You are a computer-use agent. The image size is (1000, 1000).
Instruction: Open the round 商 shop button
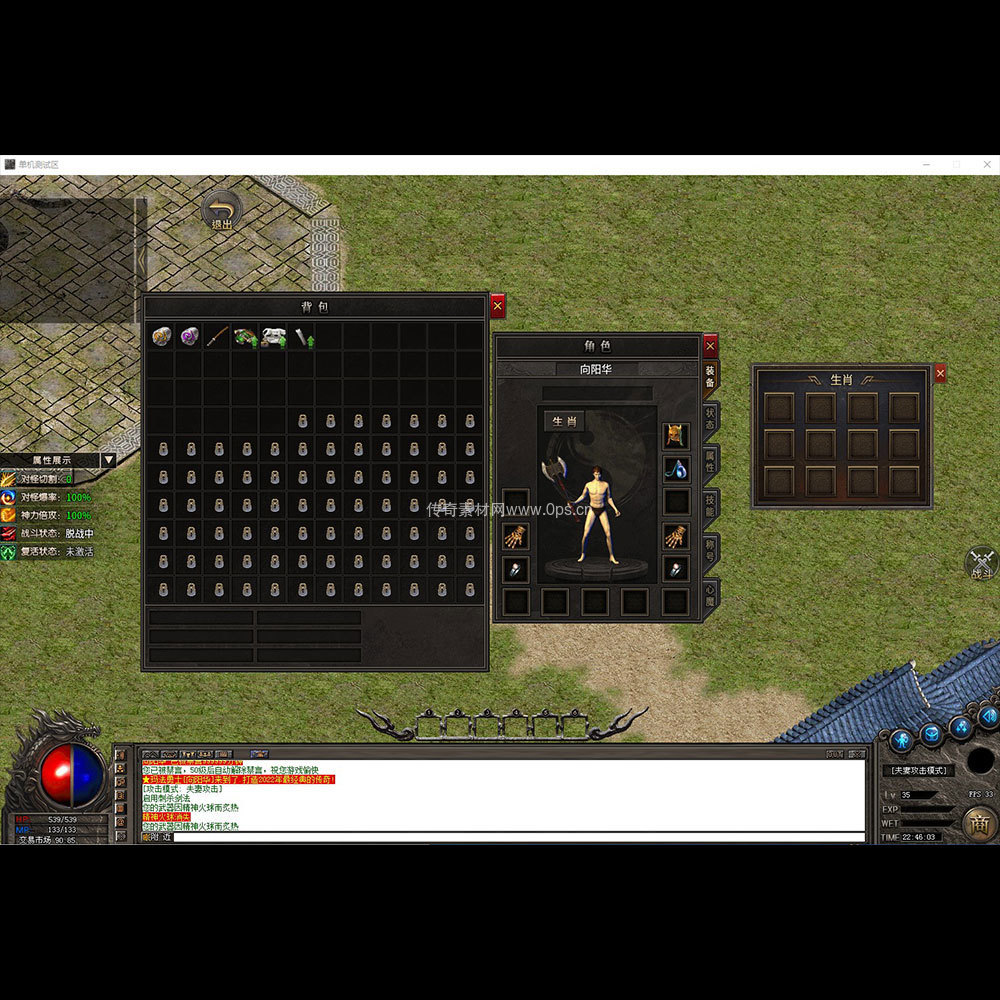coord(979,823)
